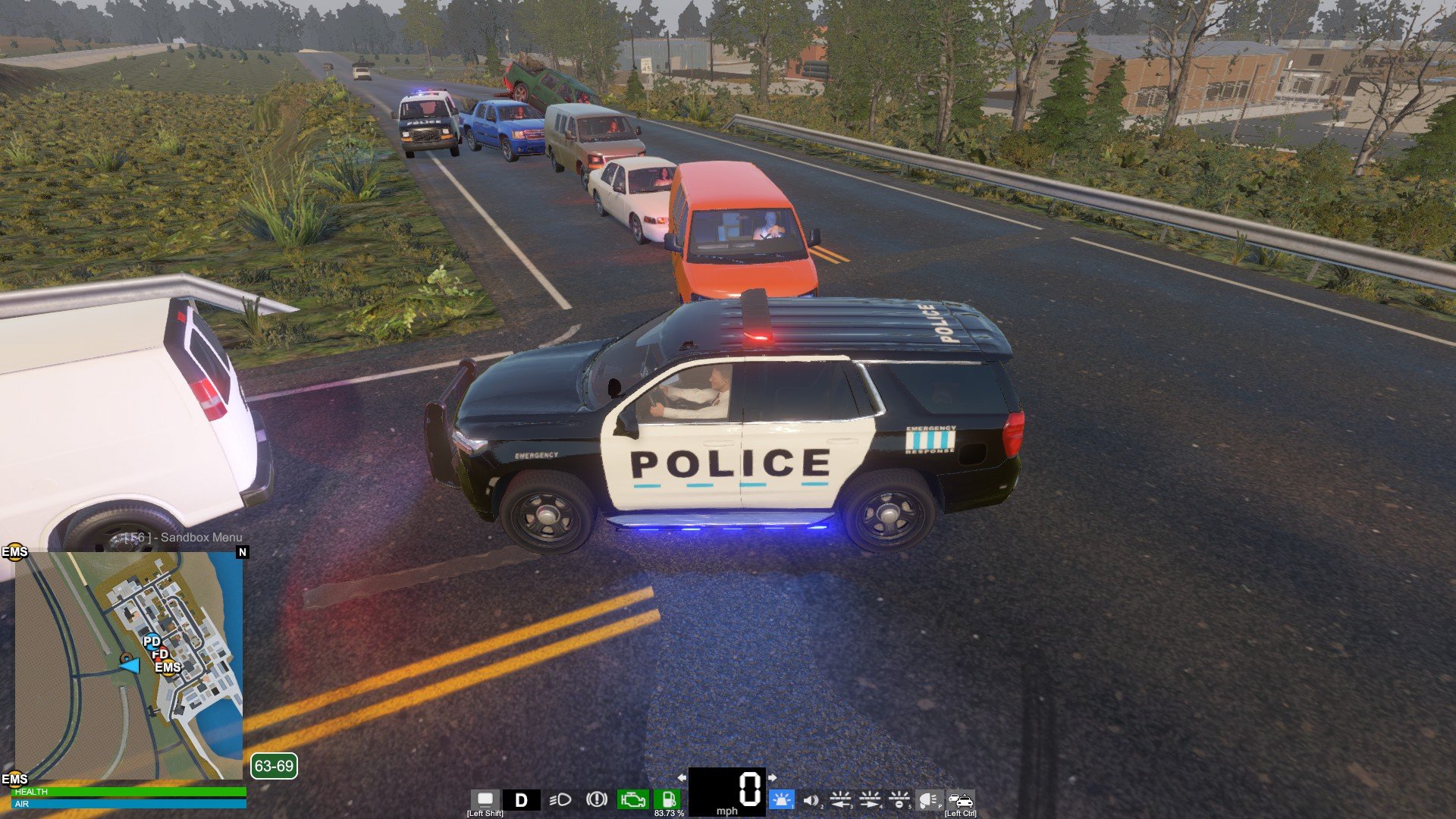Activate the left turn signal arrow
This screenshot has height=819, width=1456.
pyautogui.click(x=681, y=777)
